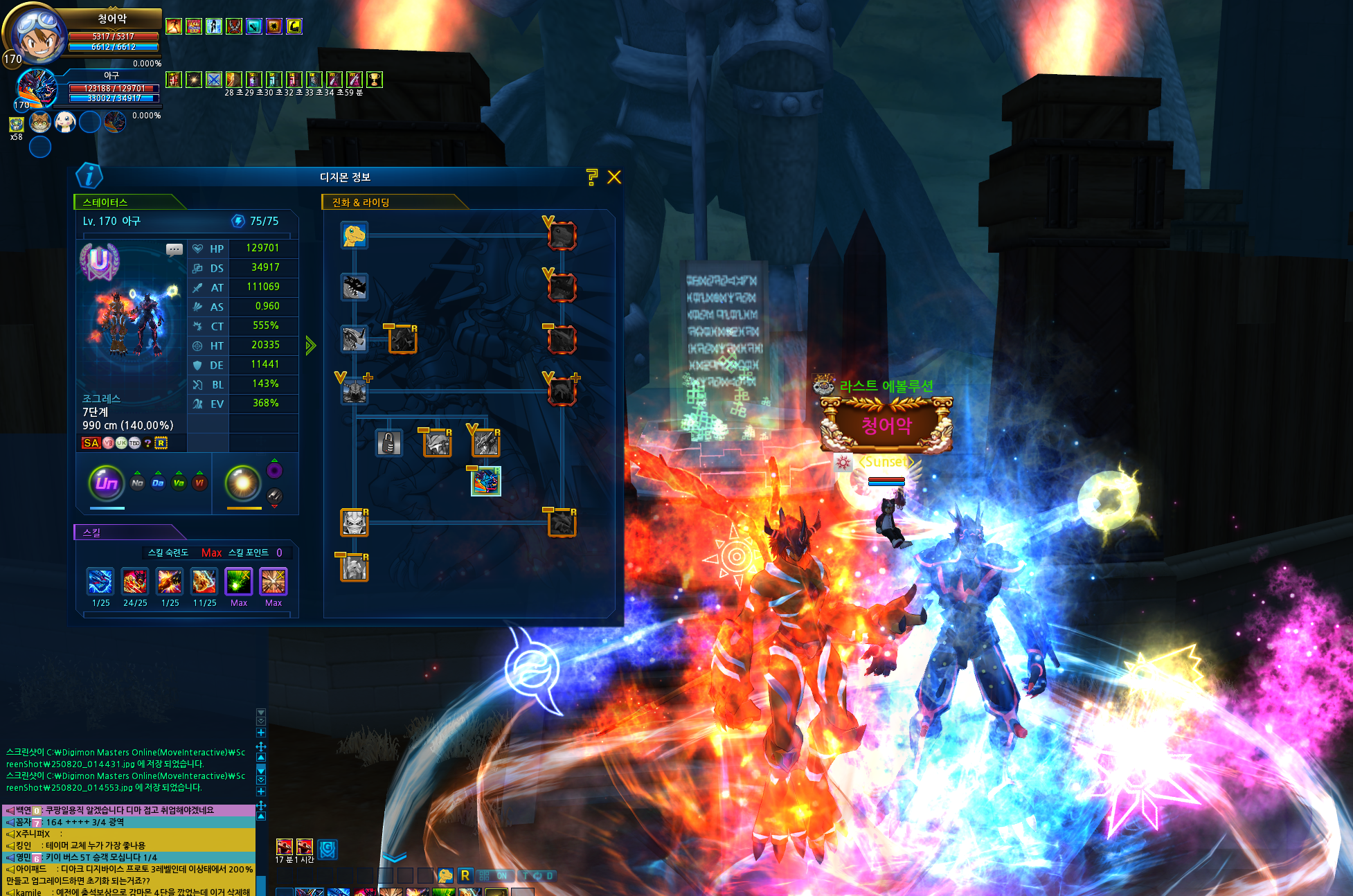This screenshot has width=1353, height=896.
Task: Click the blue info icon on the panel
Action: click(x=89, y=176)
